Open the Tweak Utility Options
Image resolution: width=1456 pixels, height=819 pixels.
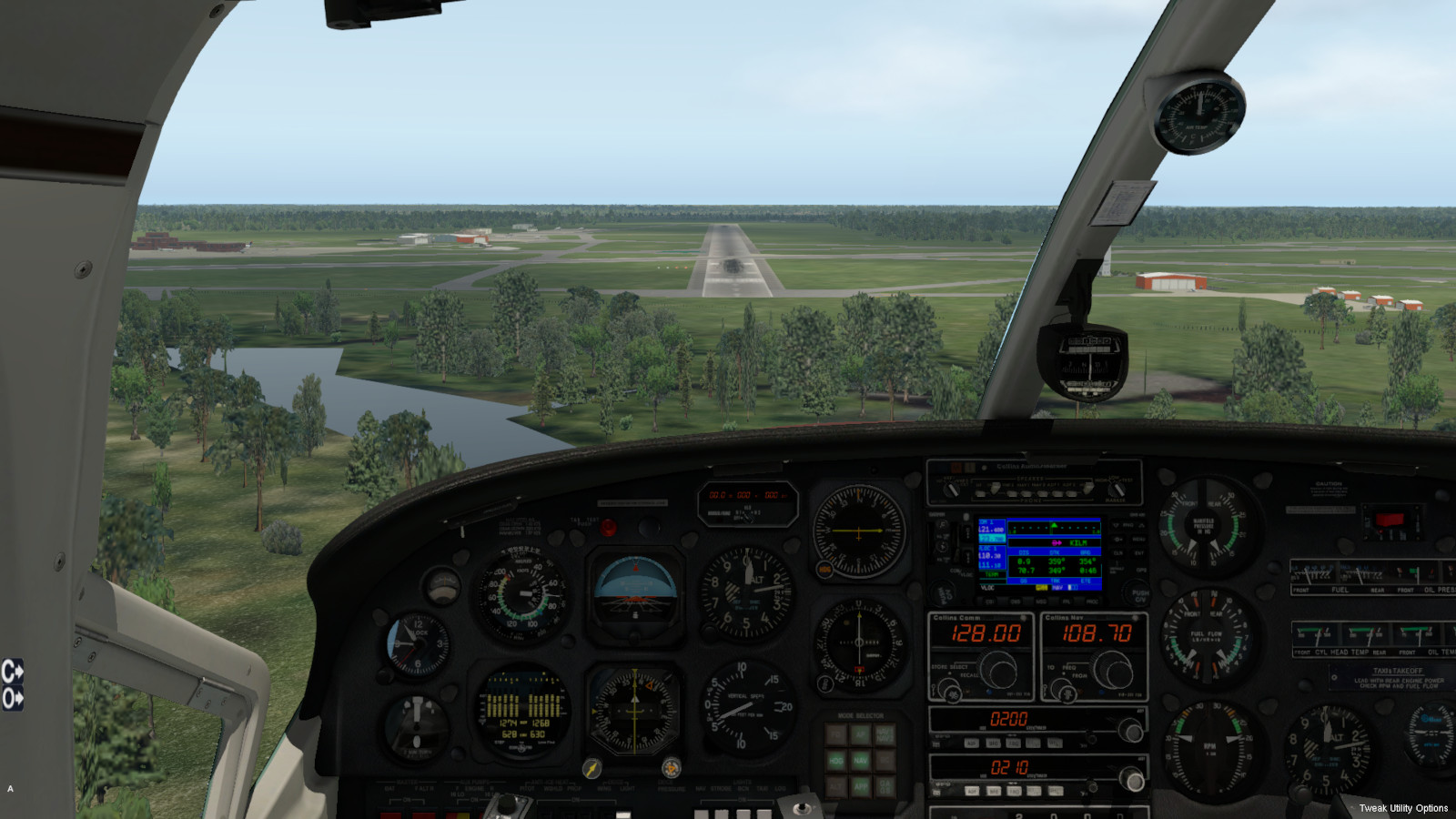point(1402,808)
